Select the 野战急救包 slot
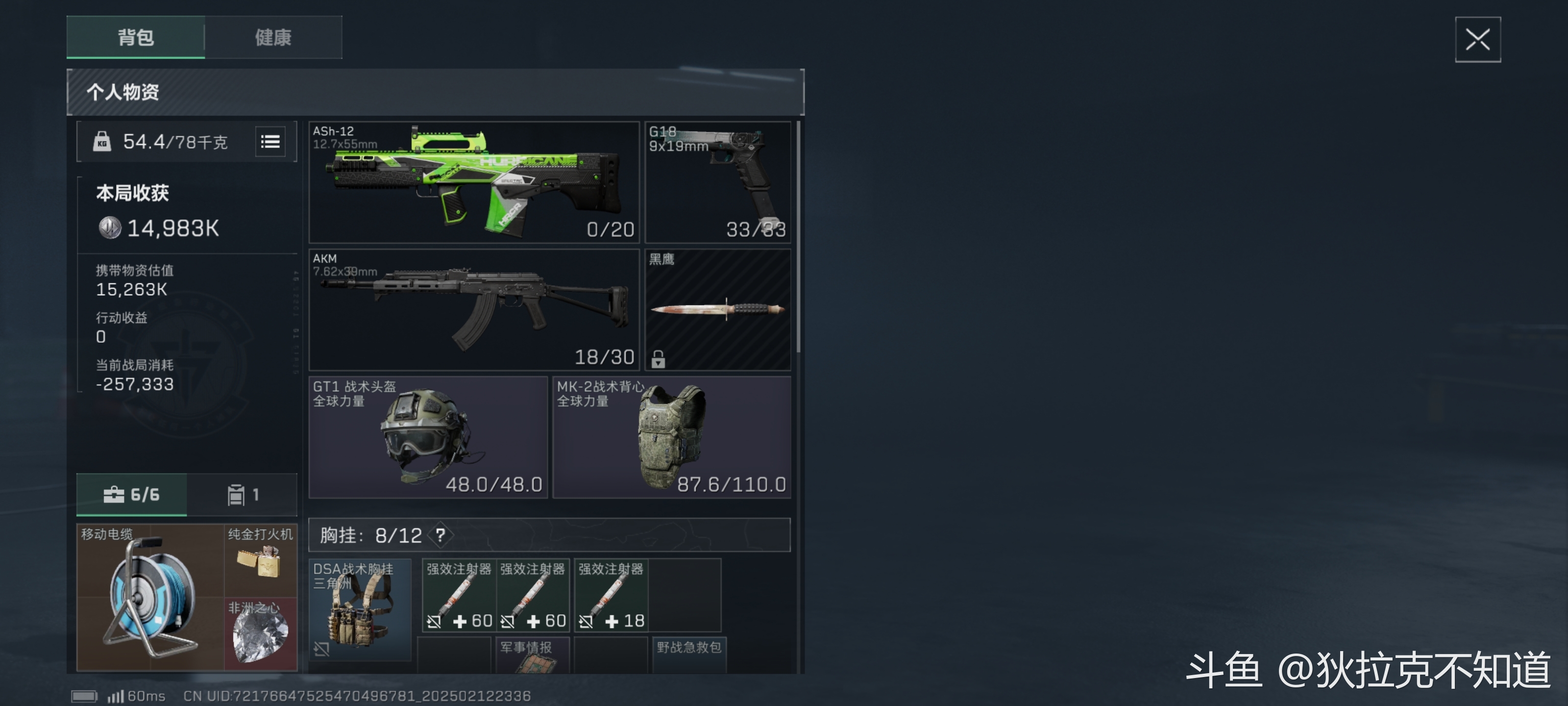 pos(688,656)
